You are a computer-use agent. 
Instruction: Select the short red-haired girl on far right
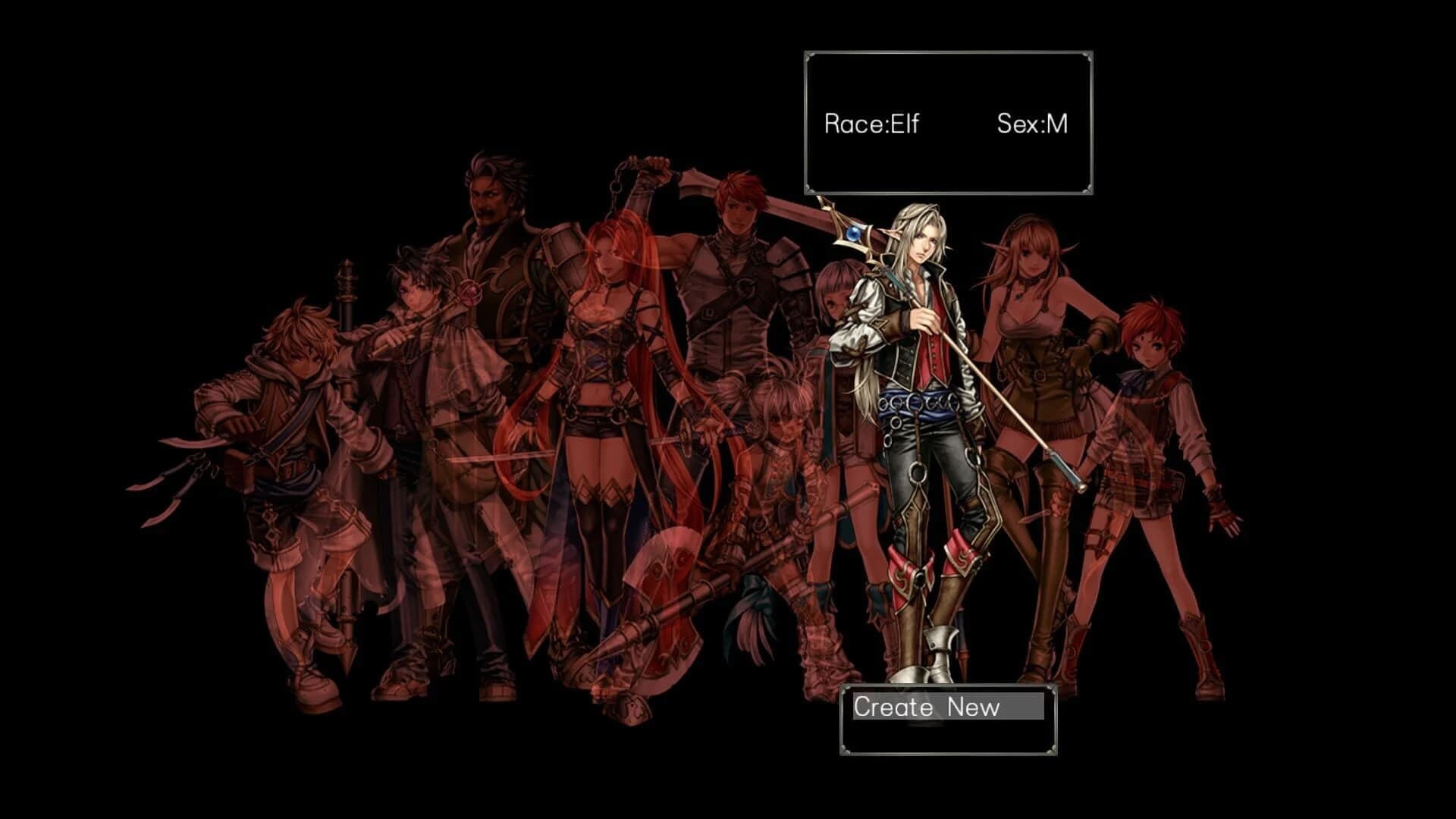coord(1145,417)
